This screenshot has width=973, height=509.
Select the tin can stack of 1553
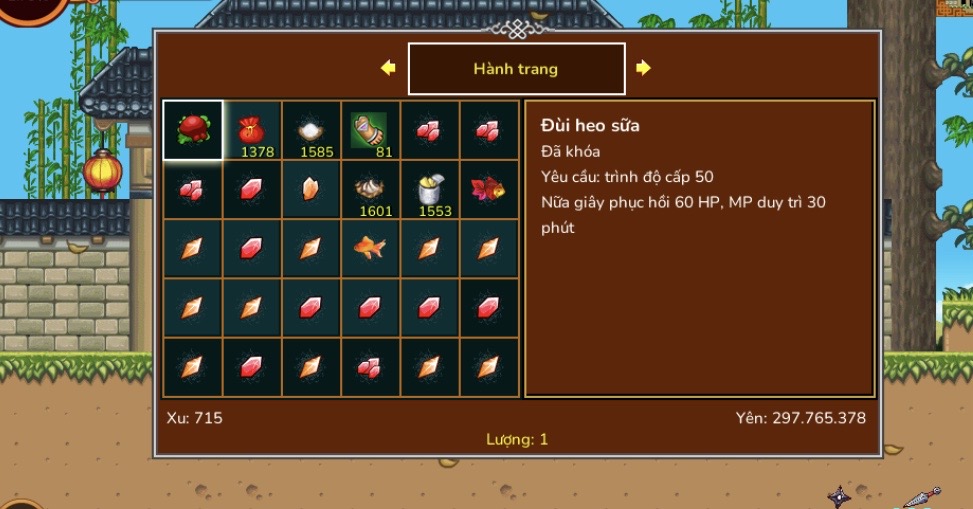430,190
